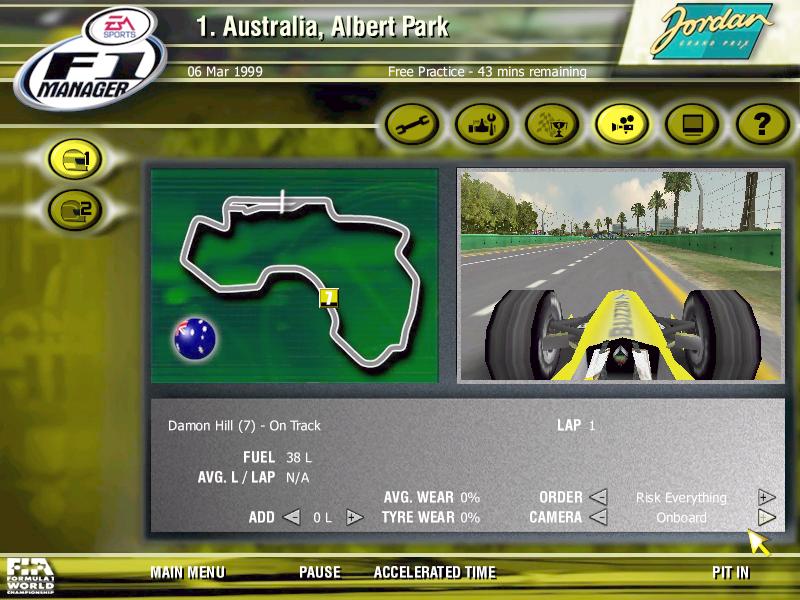Call the car with Pit In

(730, 573)
